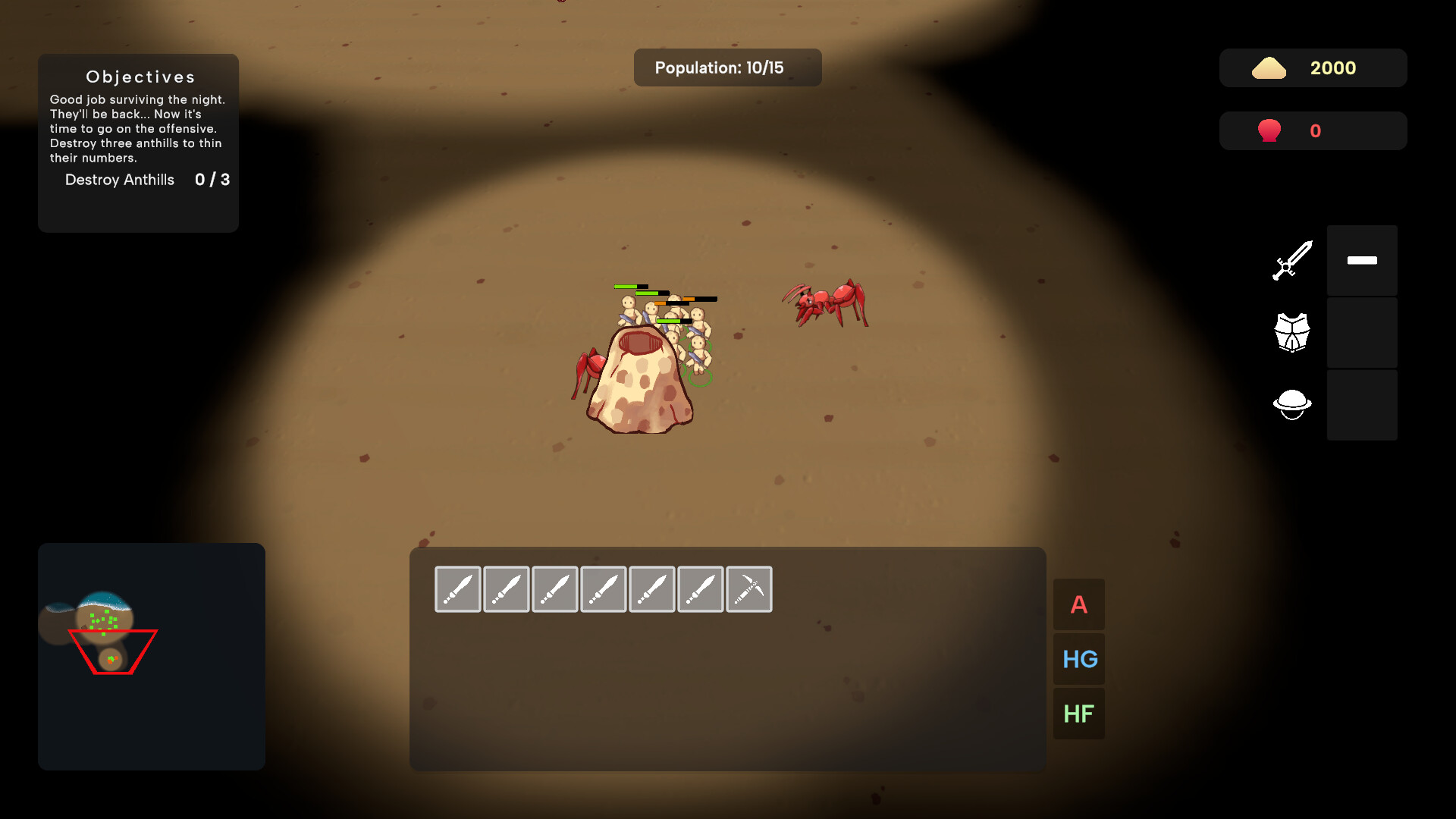Select the pickaxe worker unit slot
This screenshot has height=819, width=1456.
[x=748, y=589]
